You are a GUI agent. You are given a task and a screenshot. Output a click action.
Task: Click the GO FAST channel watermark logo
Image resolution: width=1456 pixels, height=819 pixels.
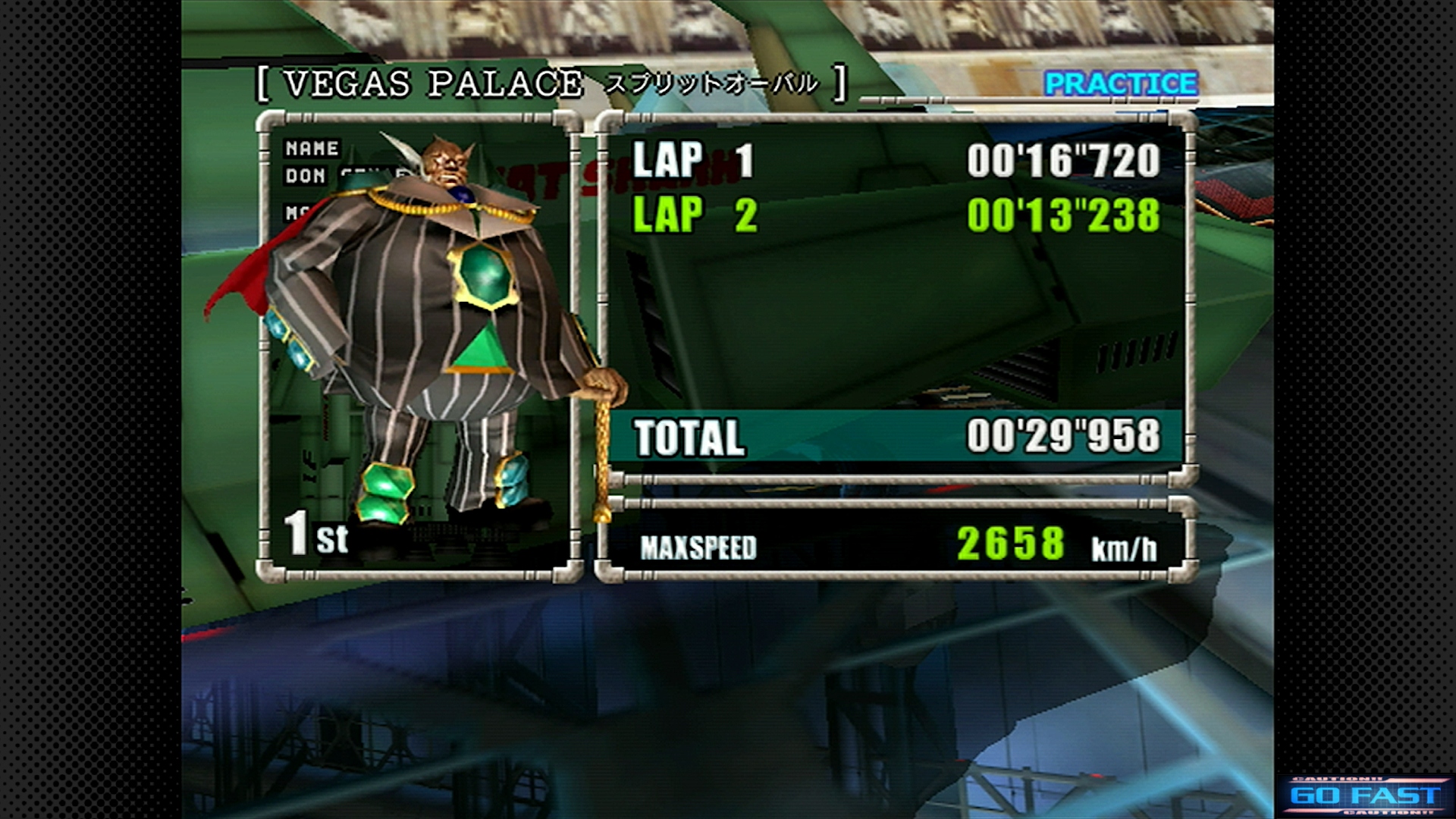1365,795
